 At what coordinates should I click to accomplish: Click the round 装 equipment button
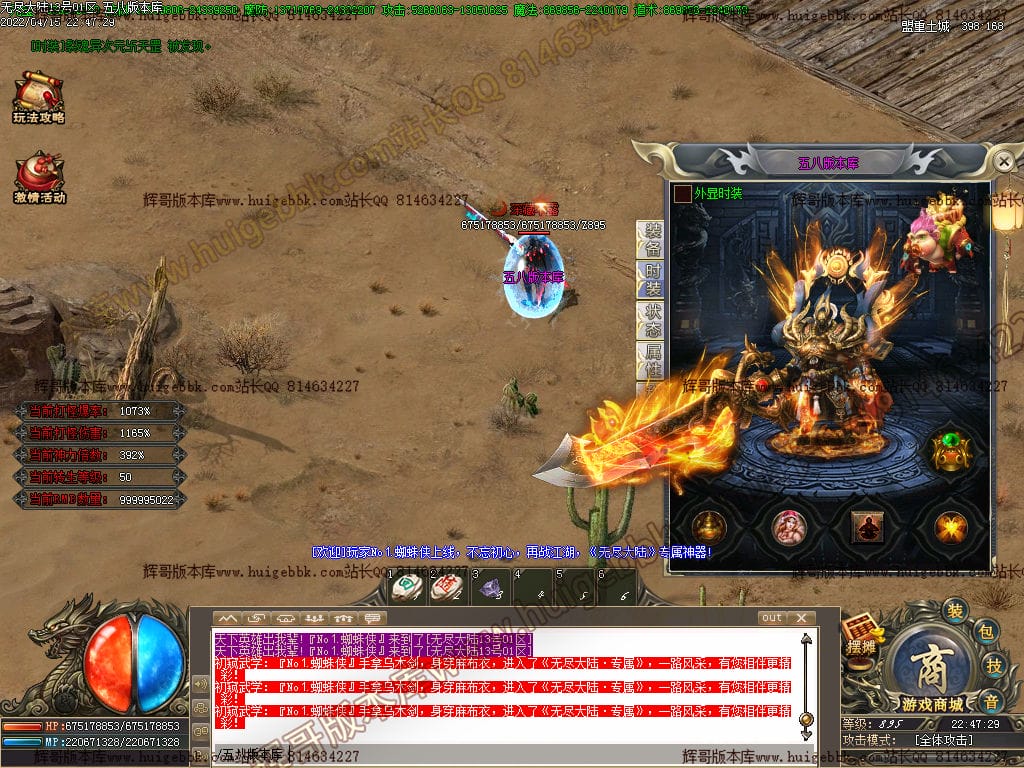(x=956, y=611)
